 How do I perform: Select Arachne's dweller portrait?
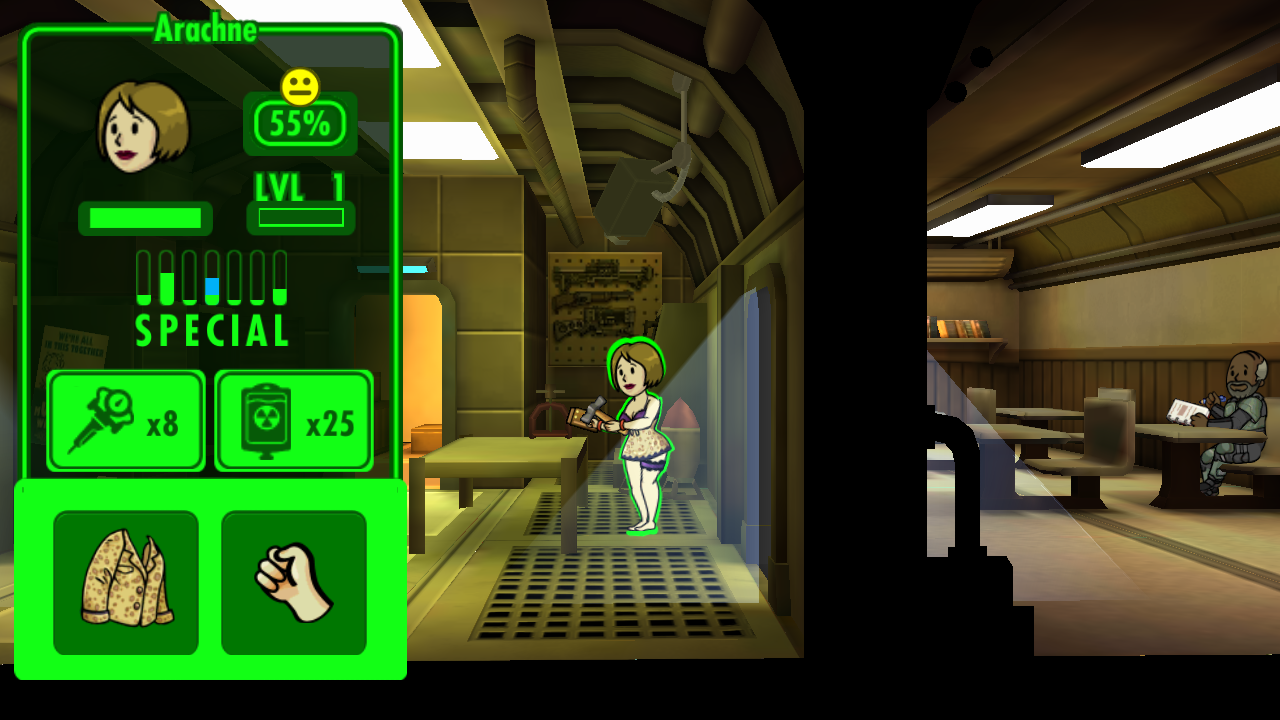coord(143,127)
